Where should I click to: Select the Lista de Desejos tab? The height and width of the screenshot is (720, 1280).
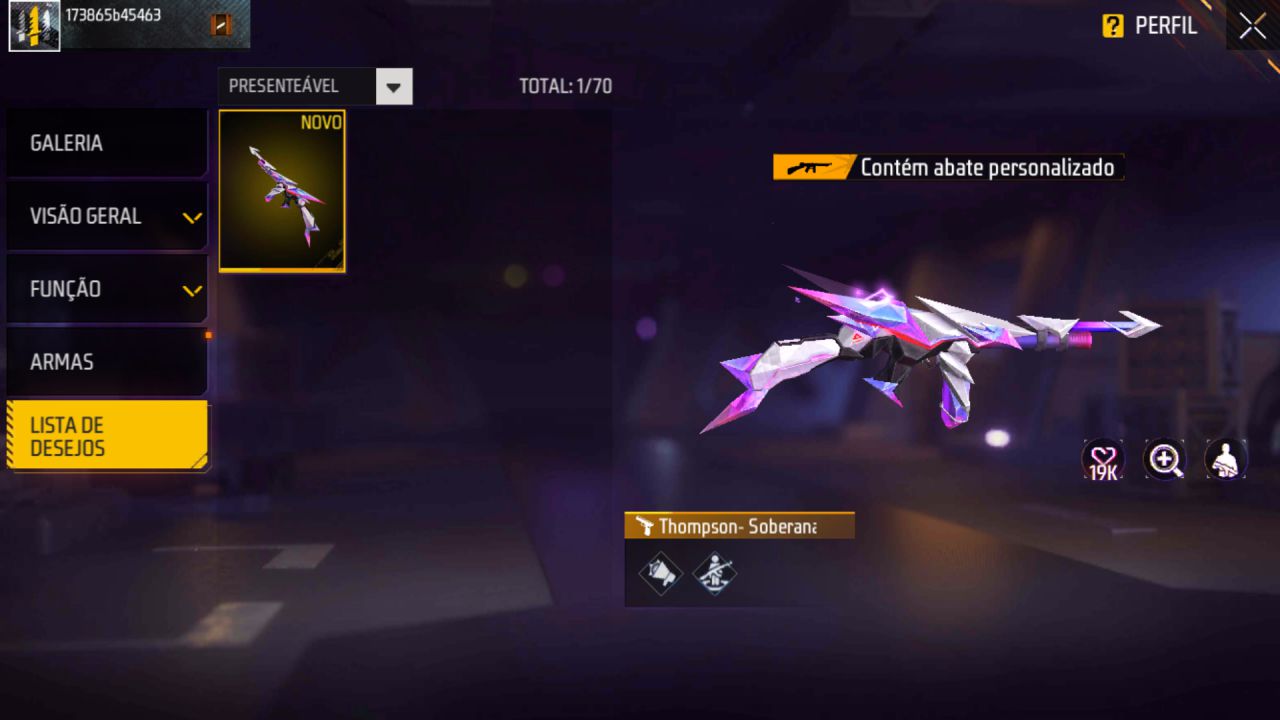pos(106,437)
